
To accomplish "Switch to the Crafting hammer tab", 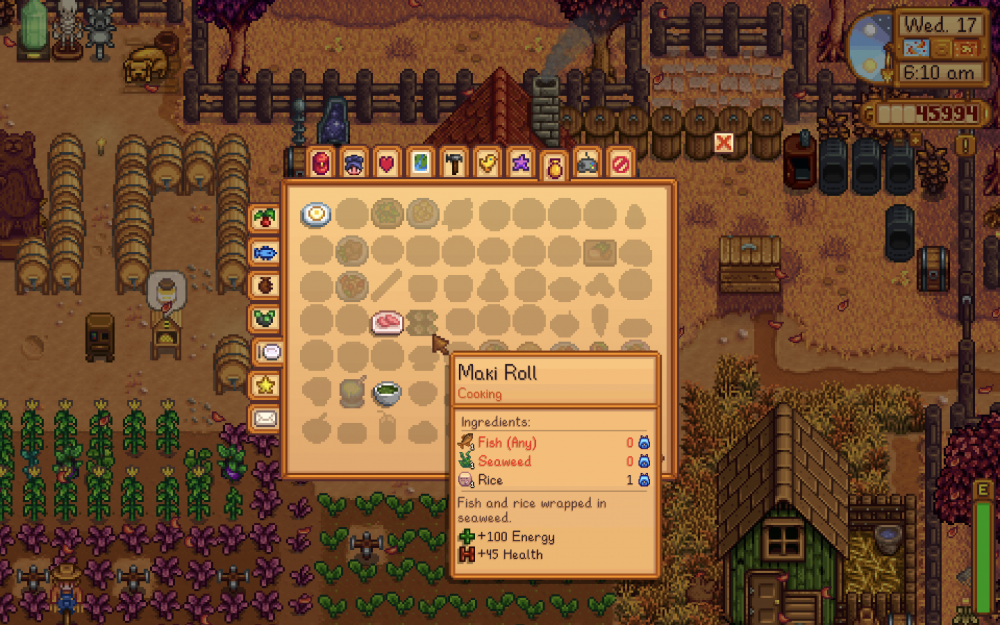I will click(x=453, y=162).
